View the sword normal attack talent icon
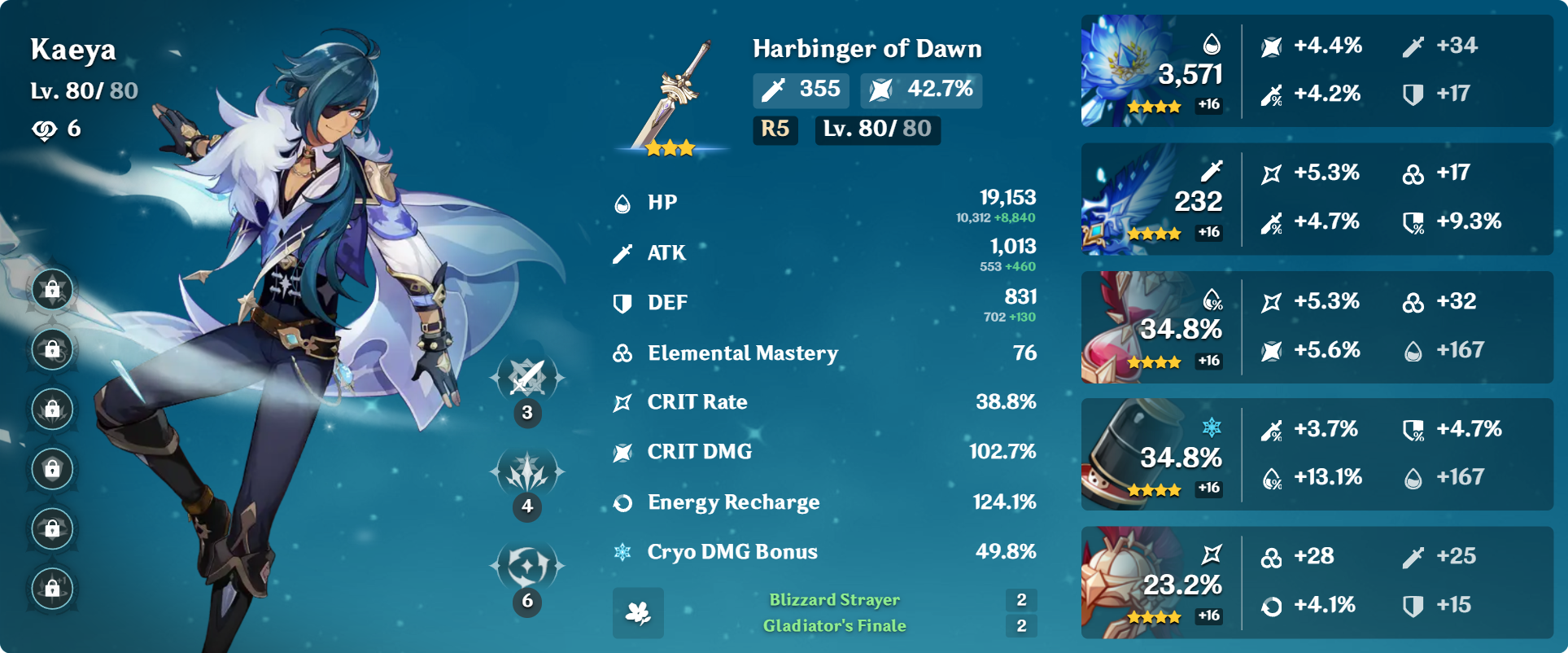This screenshot has width=1568, height=653. tap(527, 377)
